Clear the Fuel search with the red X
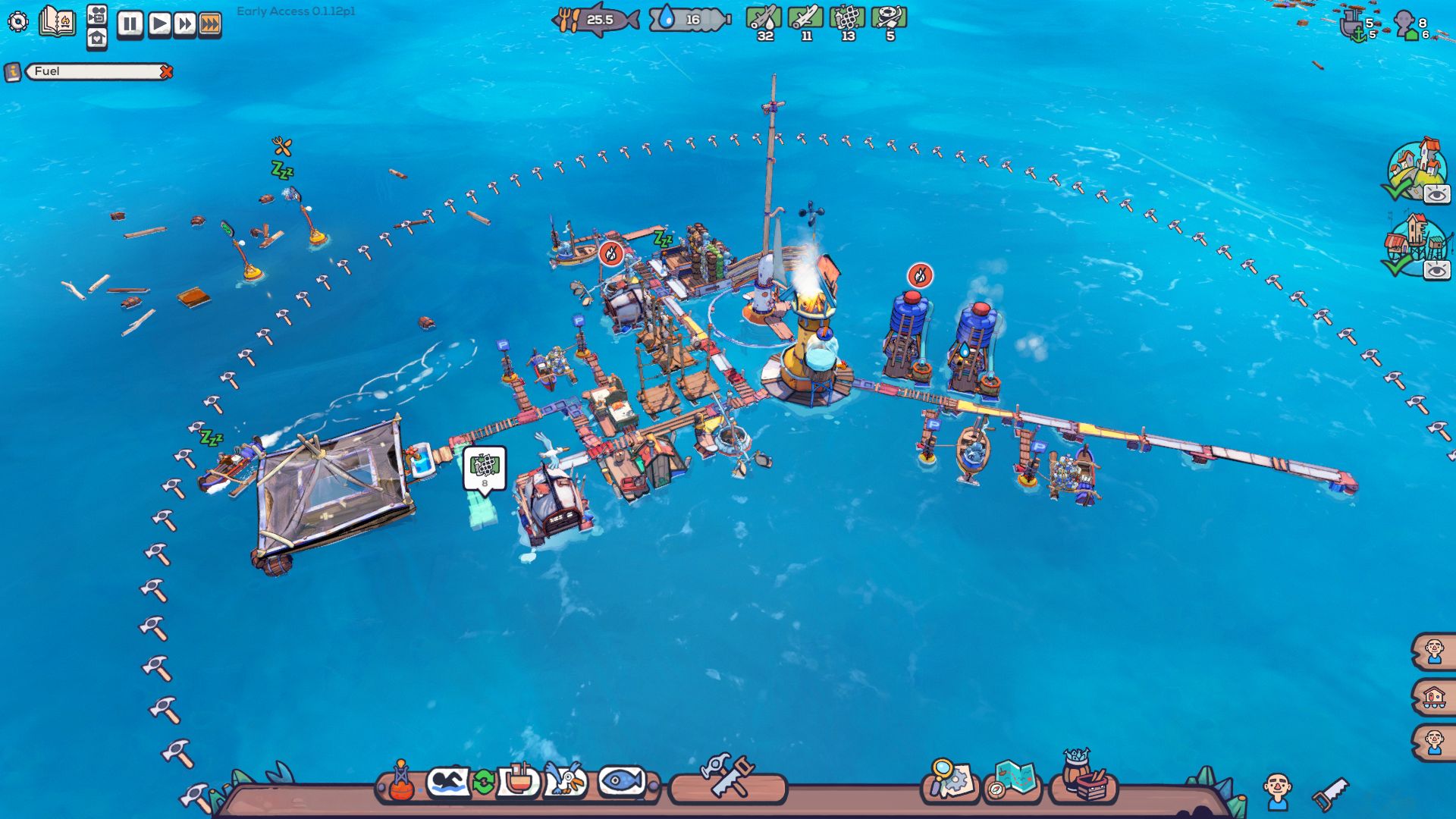Image resolution: width=1456 pixels, height=819 pixels. point(165,73)
